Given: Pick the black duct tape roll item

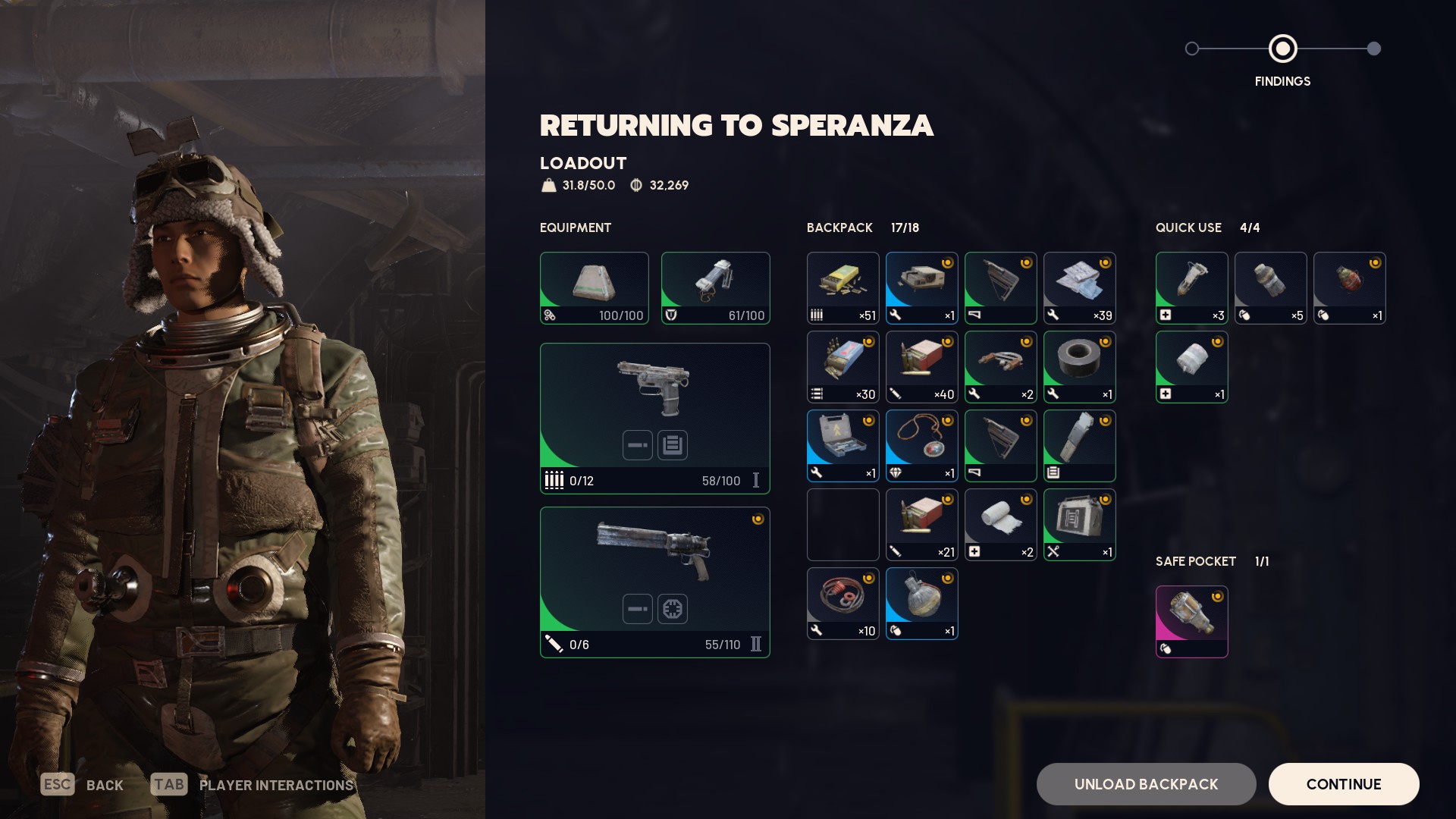Looking at the screenshot, I should click(x=1079, y=367).
